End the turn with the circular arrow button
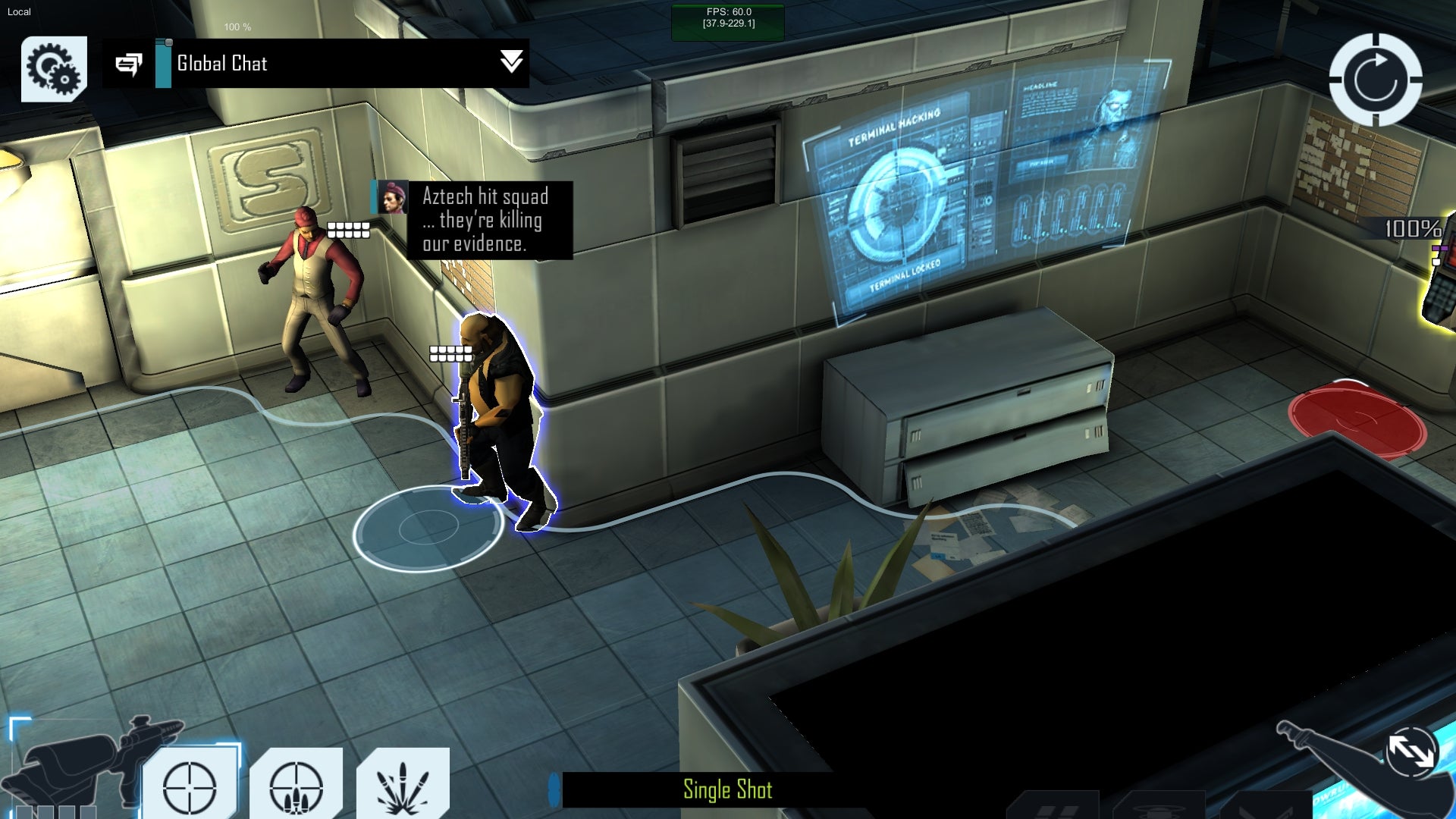Image resolution: width=1456 pixels, height=819 pixels. (1375, 80)
